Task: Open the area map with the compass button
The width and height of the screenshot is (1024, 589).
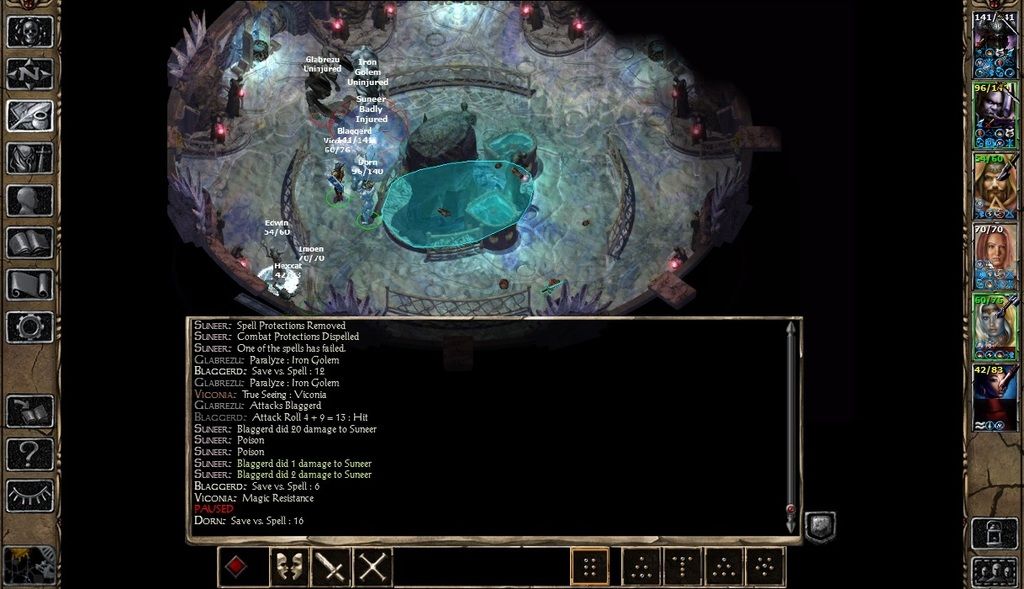Action: point(30,74)
